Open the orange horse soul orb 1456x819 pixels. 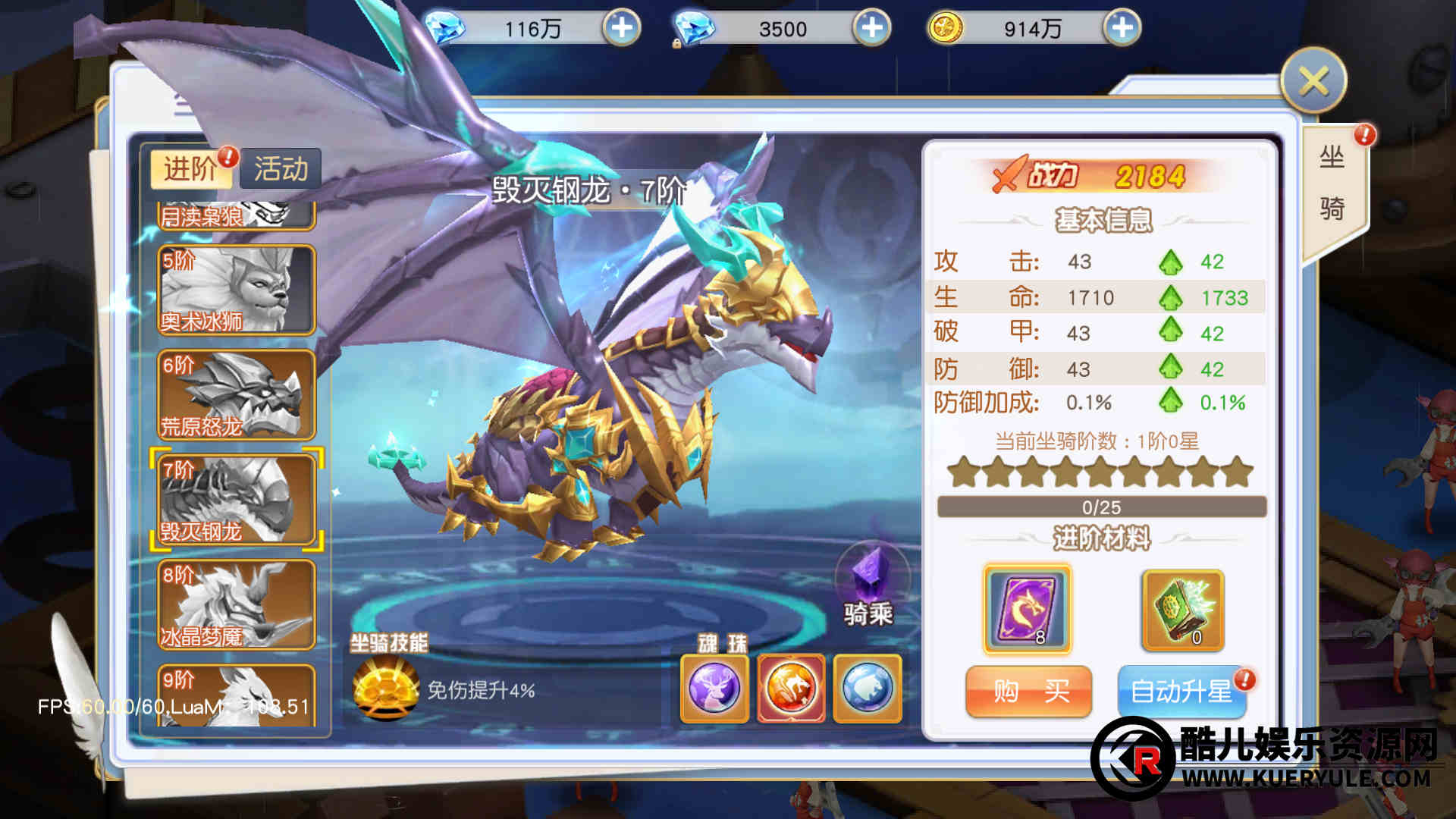[x=791, y=689]
